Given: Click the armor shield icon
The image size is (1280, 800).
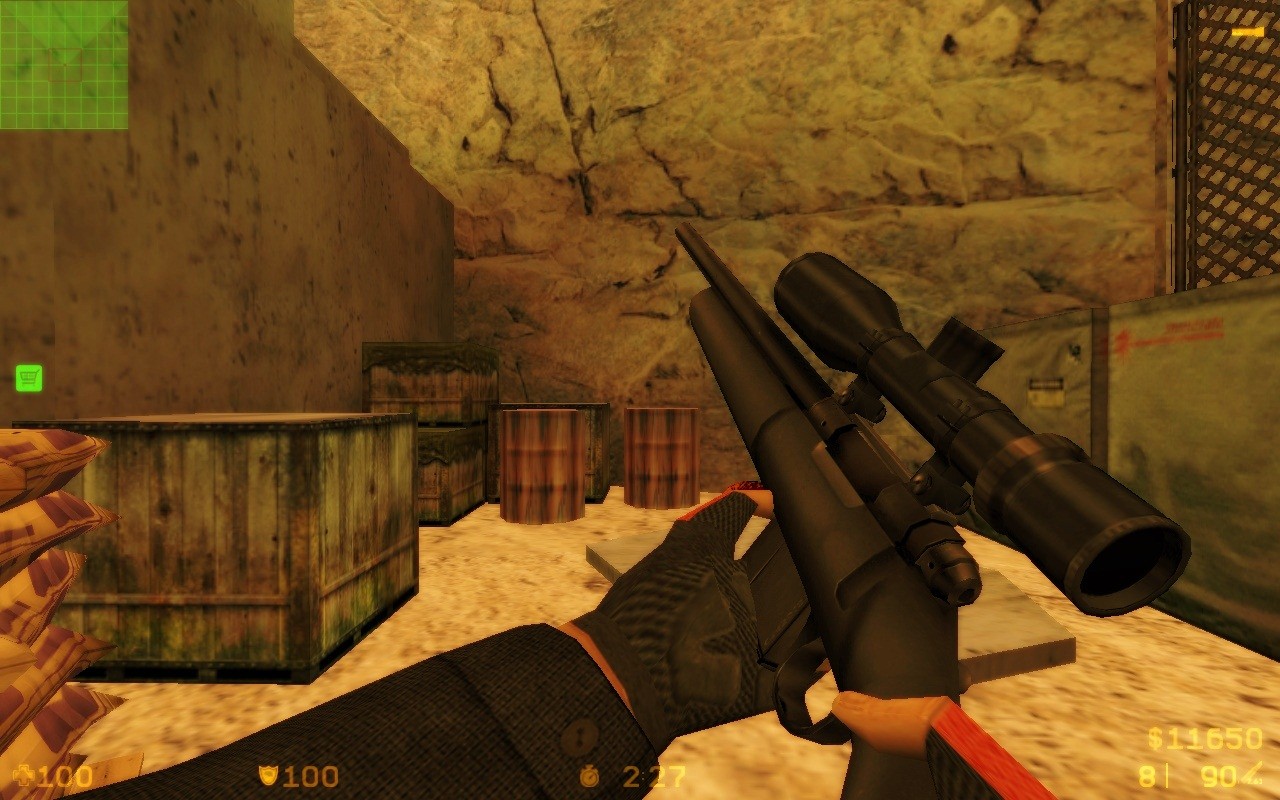Looking at the screenshot, I should 270,775.
